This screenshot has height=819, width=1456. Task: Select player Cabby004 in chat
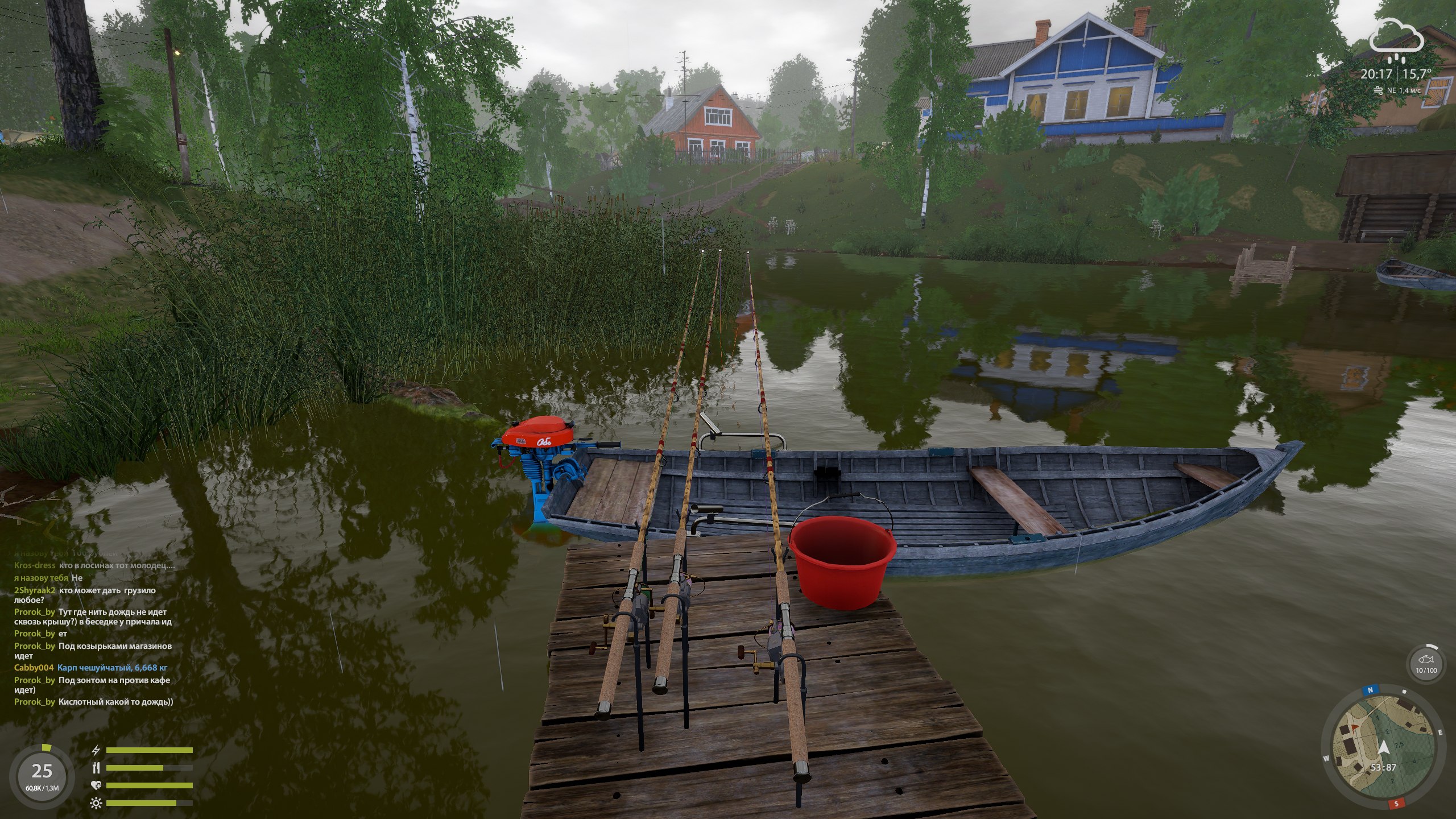coord(34,668)
